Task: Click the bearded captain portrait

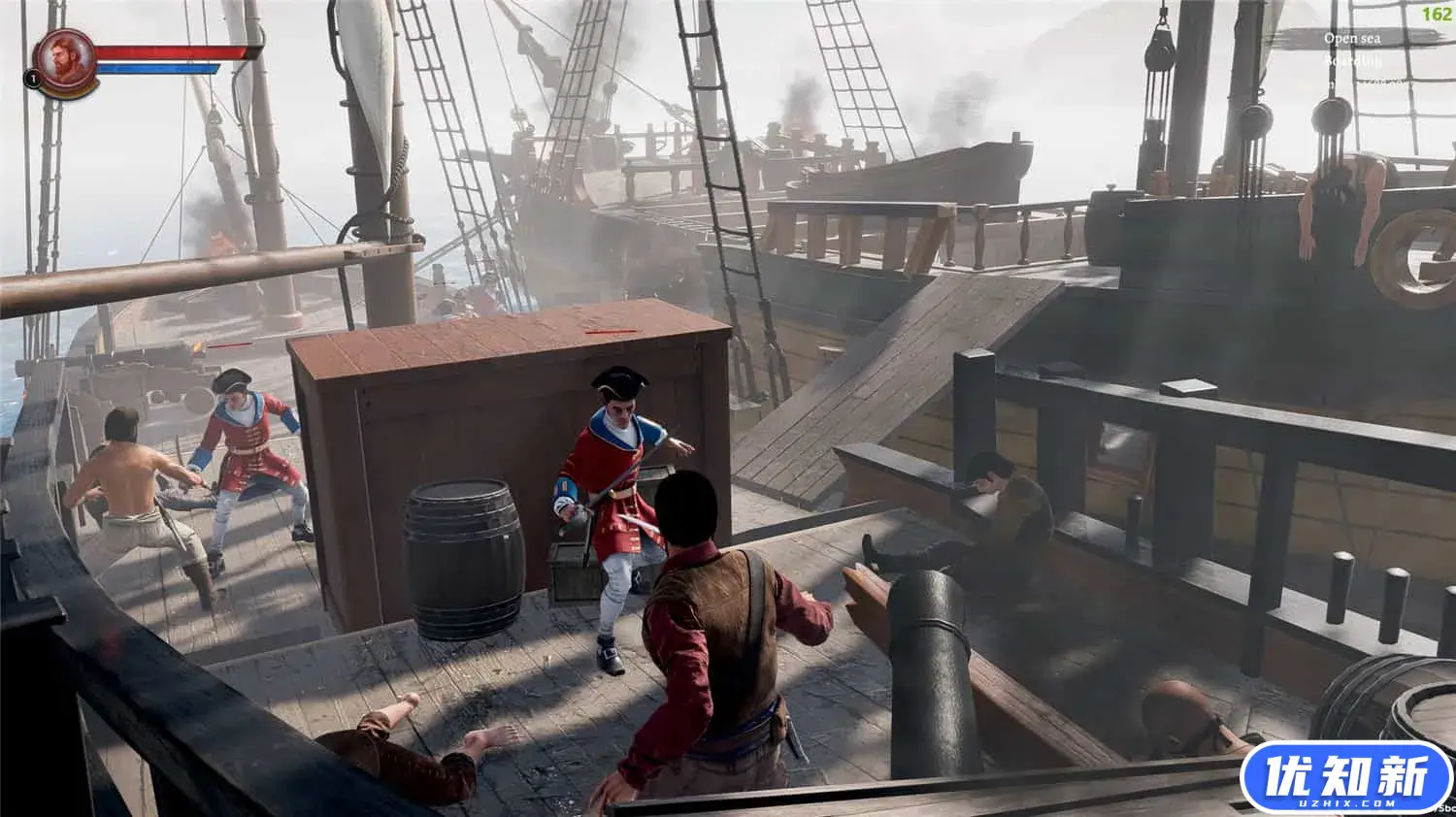Action: pyautogui.click(x=65, y=62)
